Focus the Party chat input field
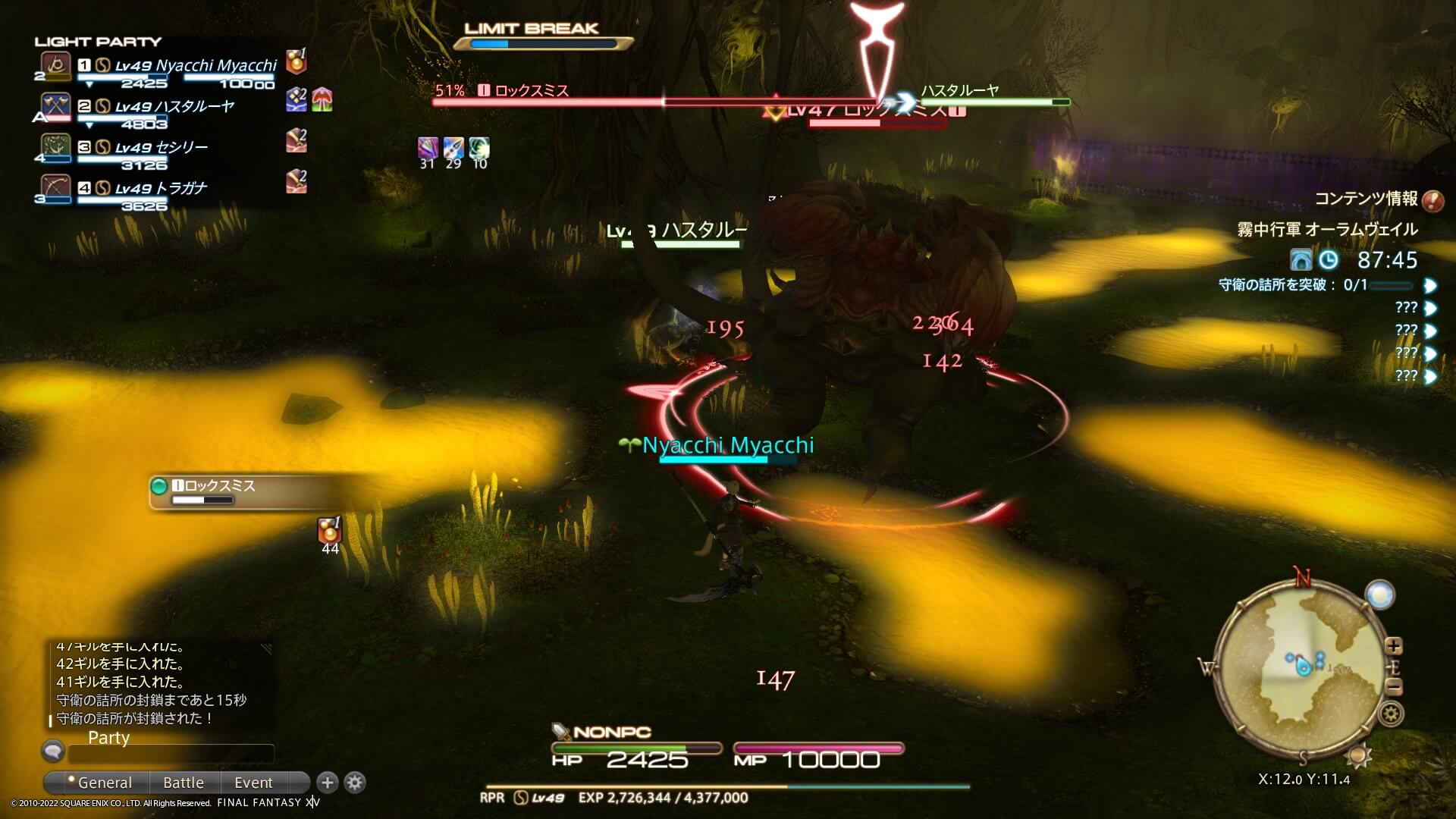 click(171, 754)
